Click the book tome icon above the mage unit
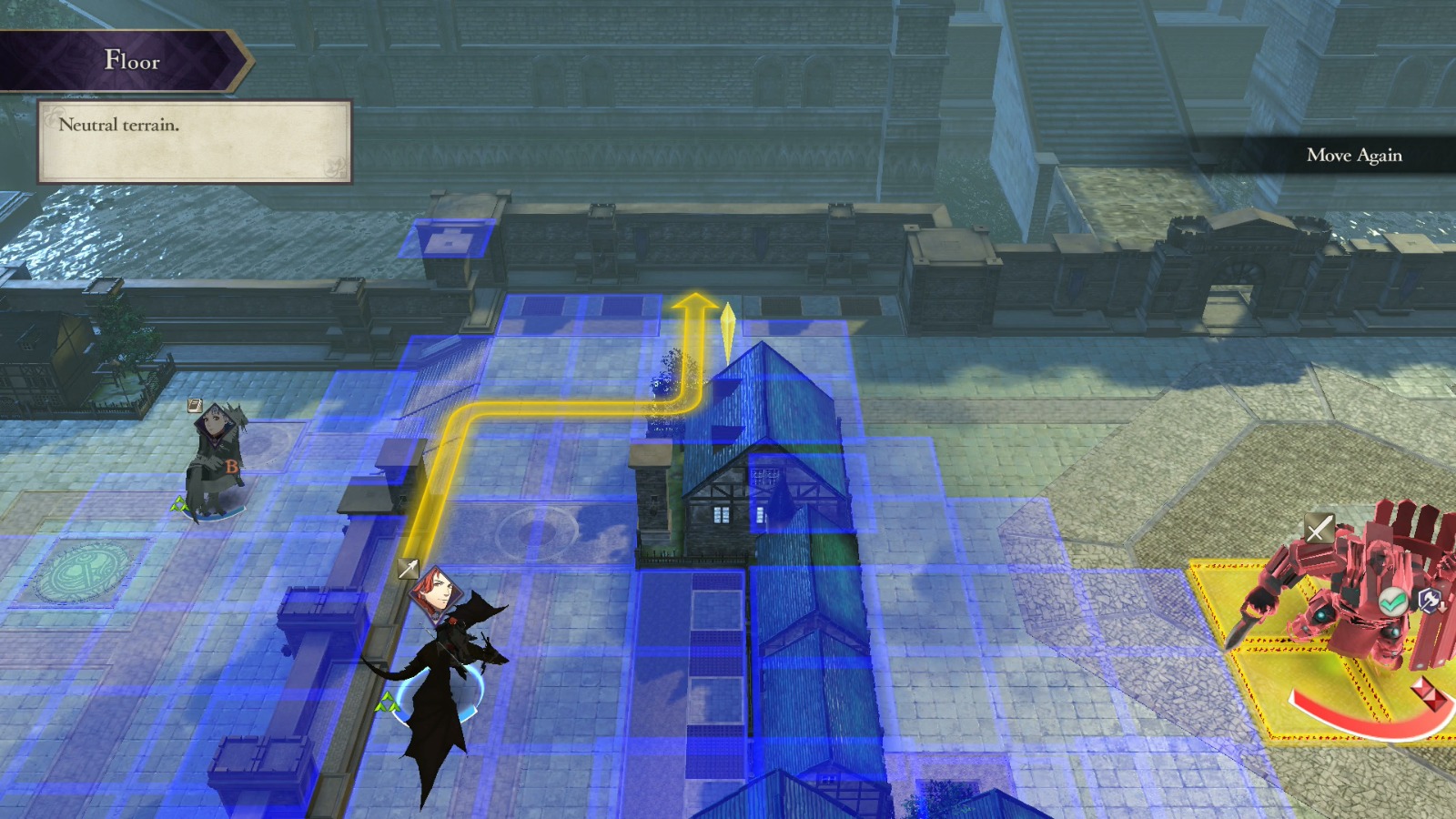1456x819 pixels. (x=195, y=405)
